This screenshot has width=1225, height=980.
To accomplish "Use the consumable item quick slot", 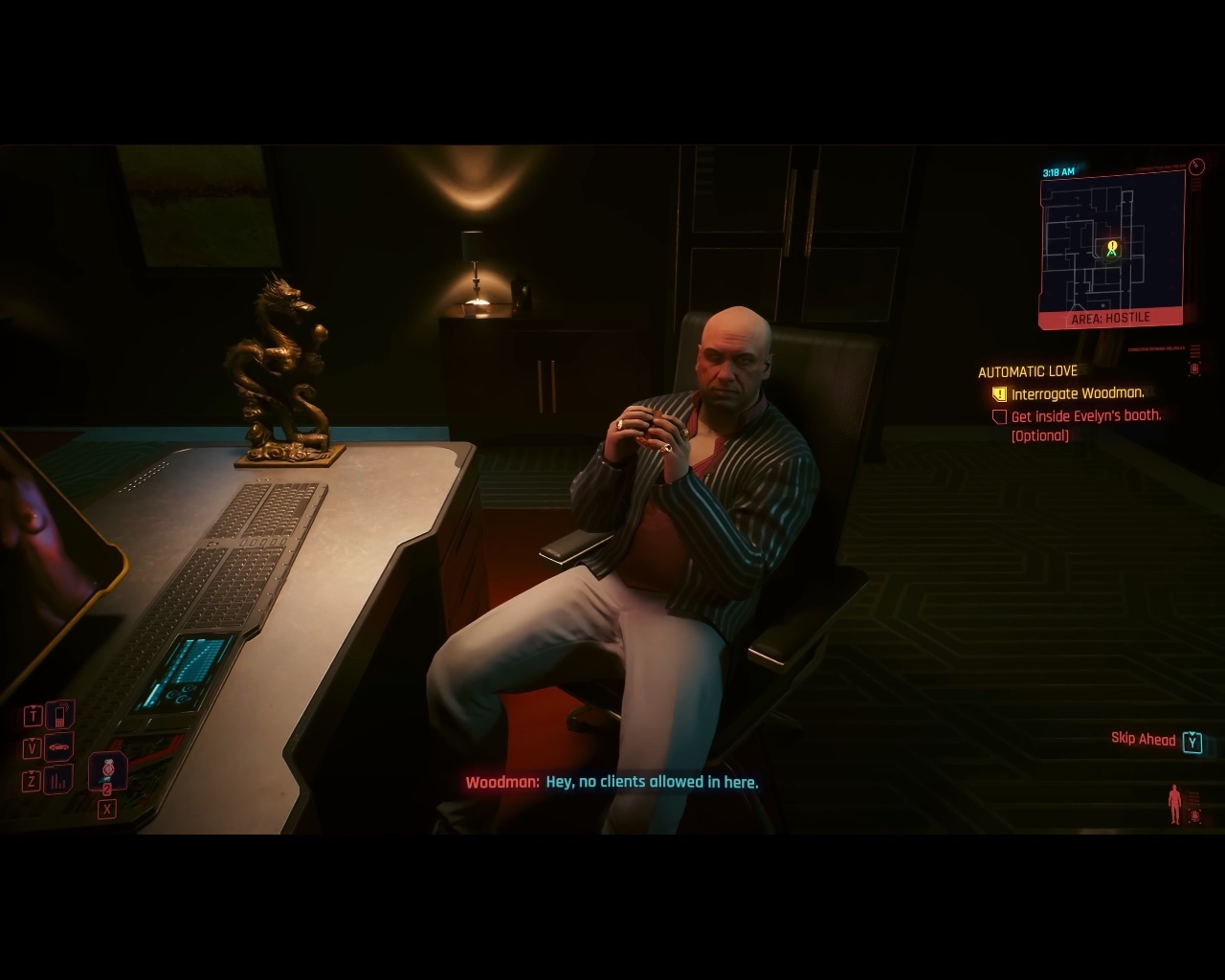I will pos(107,769).
